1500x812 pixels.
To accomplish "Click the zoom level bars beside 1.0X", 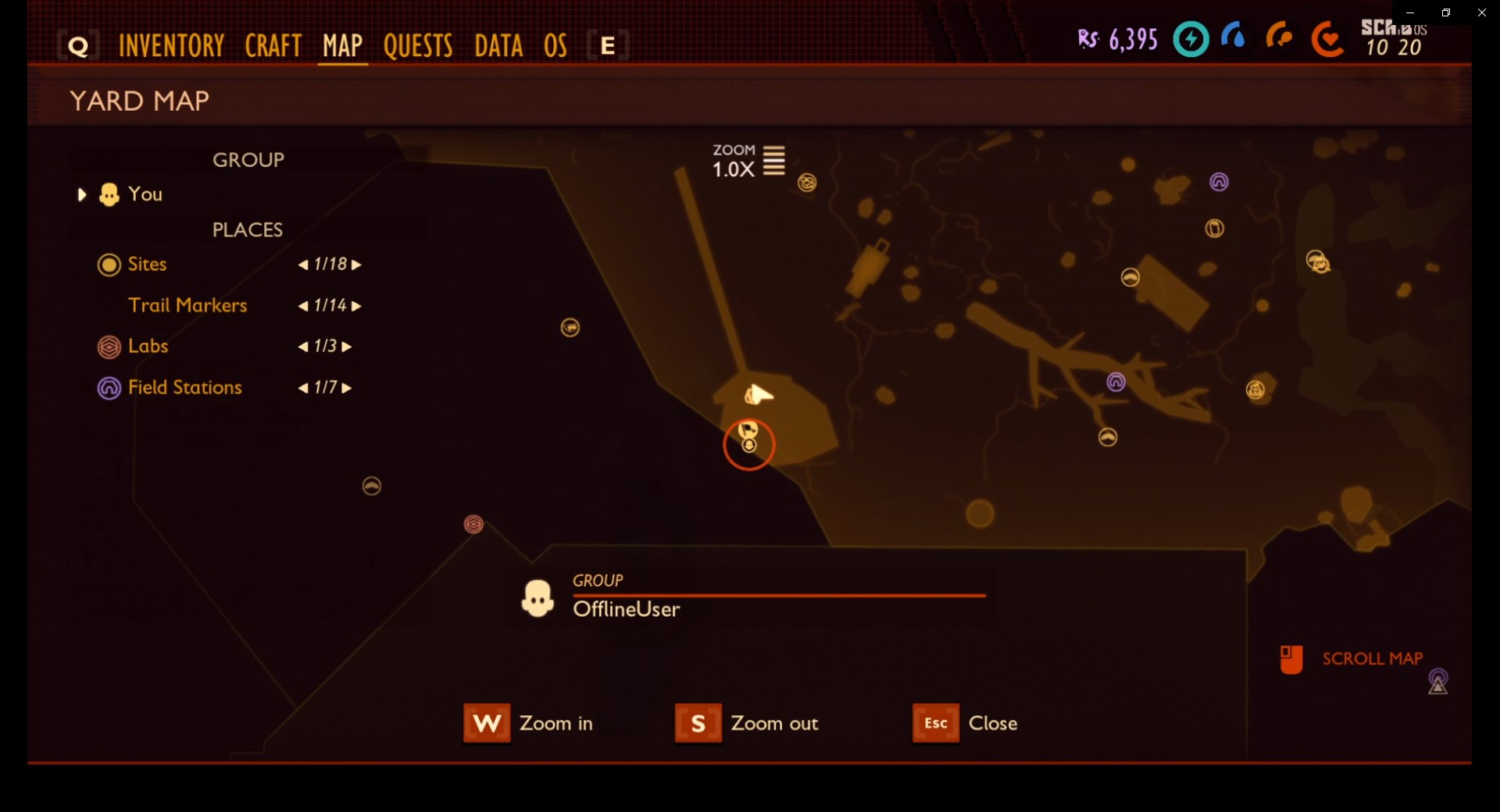I will point(774,161).
